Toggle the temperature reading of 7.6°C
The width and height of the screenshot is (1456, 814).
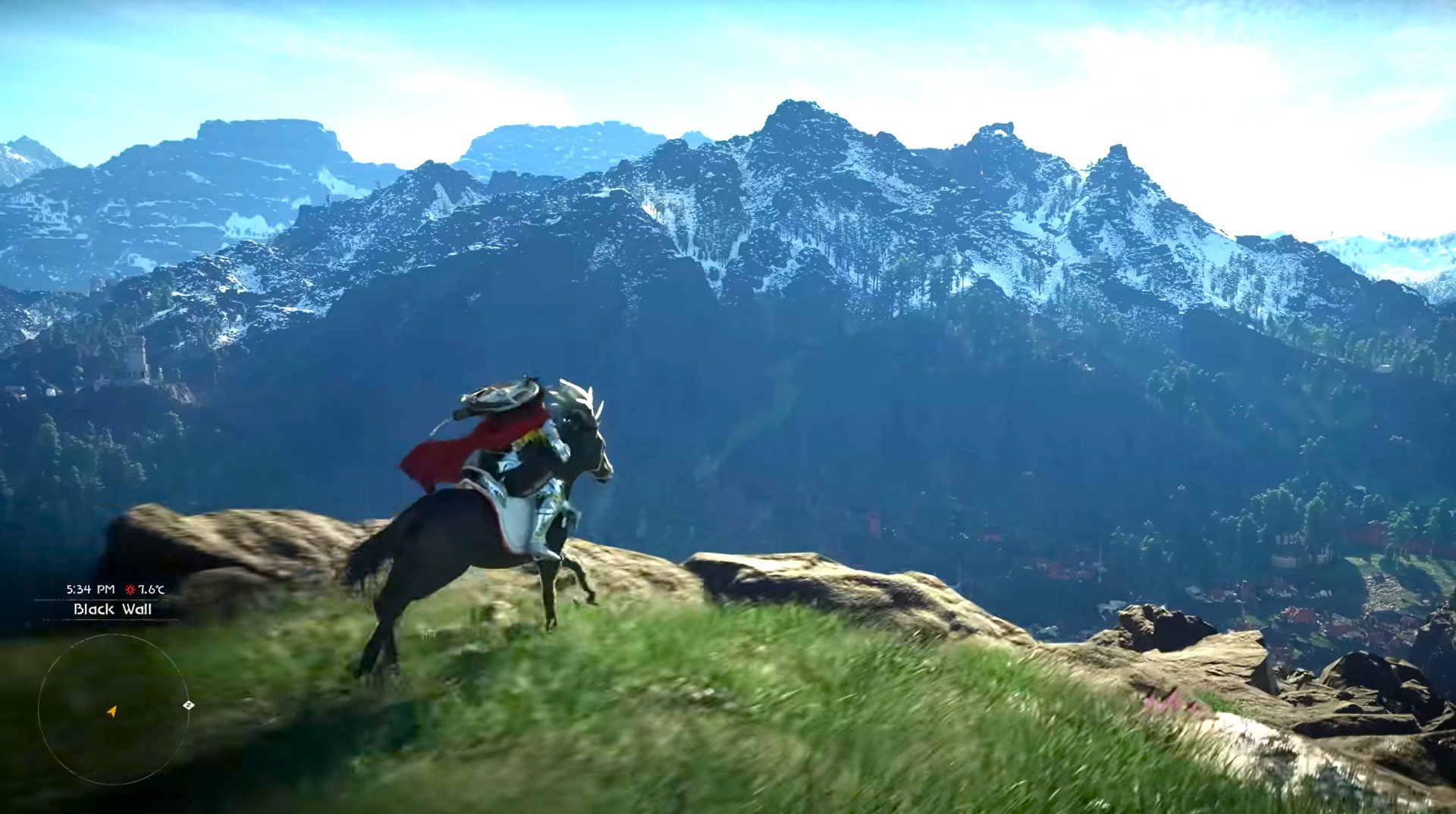point(151,590)
